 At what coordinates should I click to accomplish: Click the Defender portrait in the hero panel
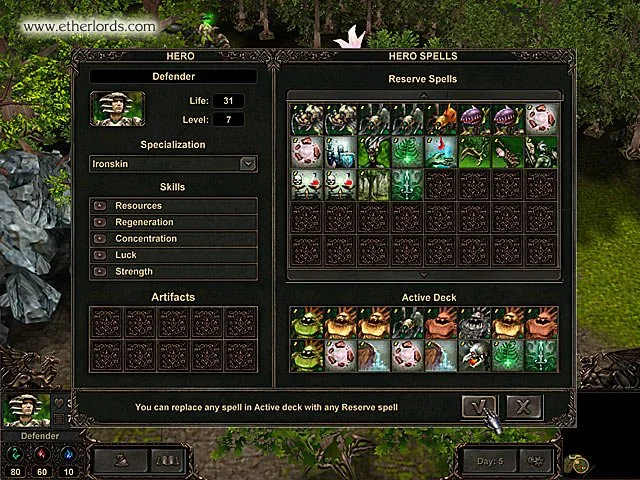point(117,109)
